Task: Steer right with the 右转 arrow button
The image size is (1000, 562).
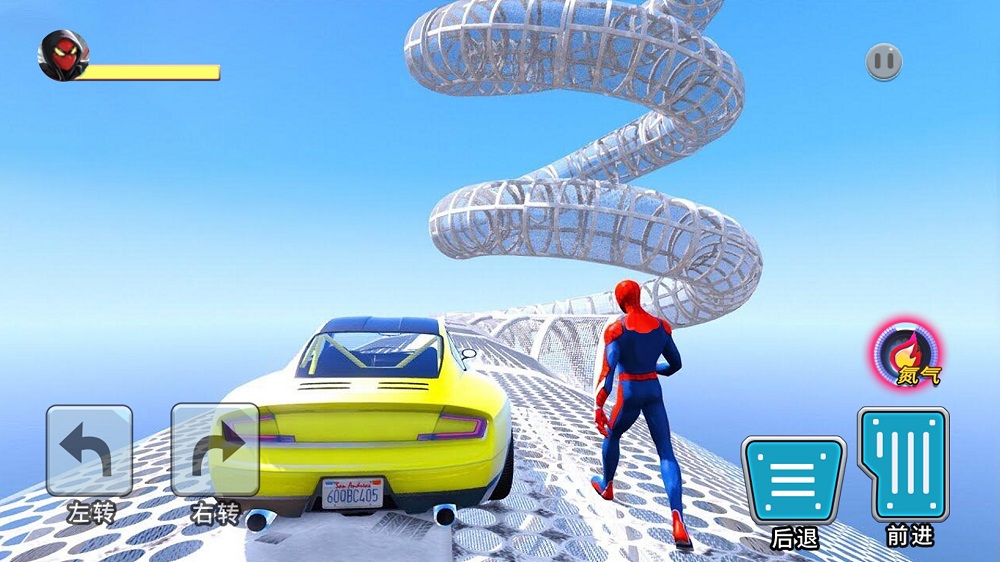Action: [x=214, y=450]
